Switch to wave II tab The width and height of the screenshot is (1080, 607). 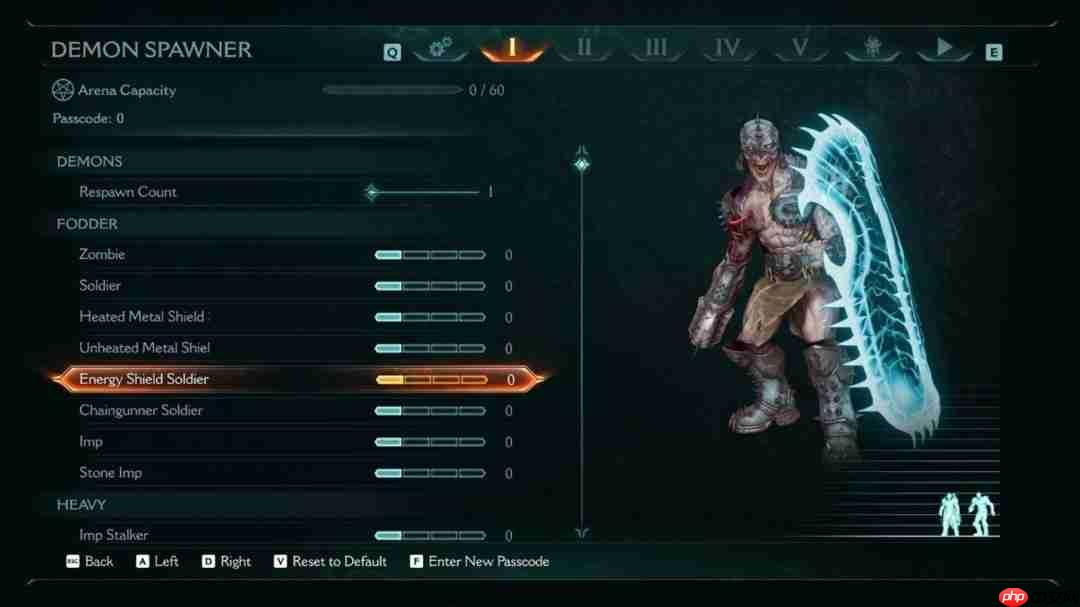point(585,47)
